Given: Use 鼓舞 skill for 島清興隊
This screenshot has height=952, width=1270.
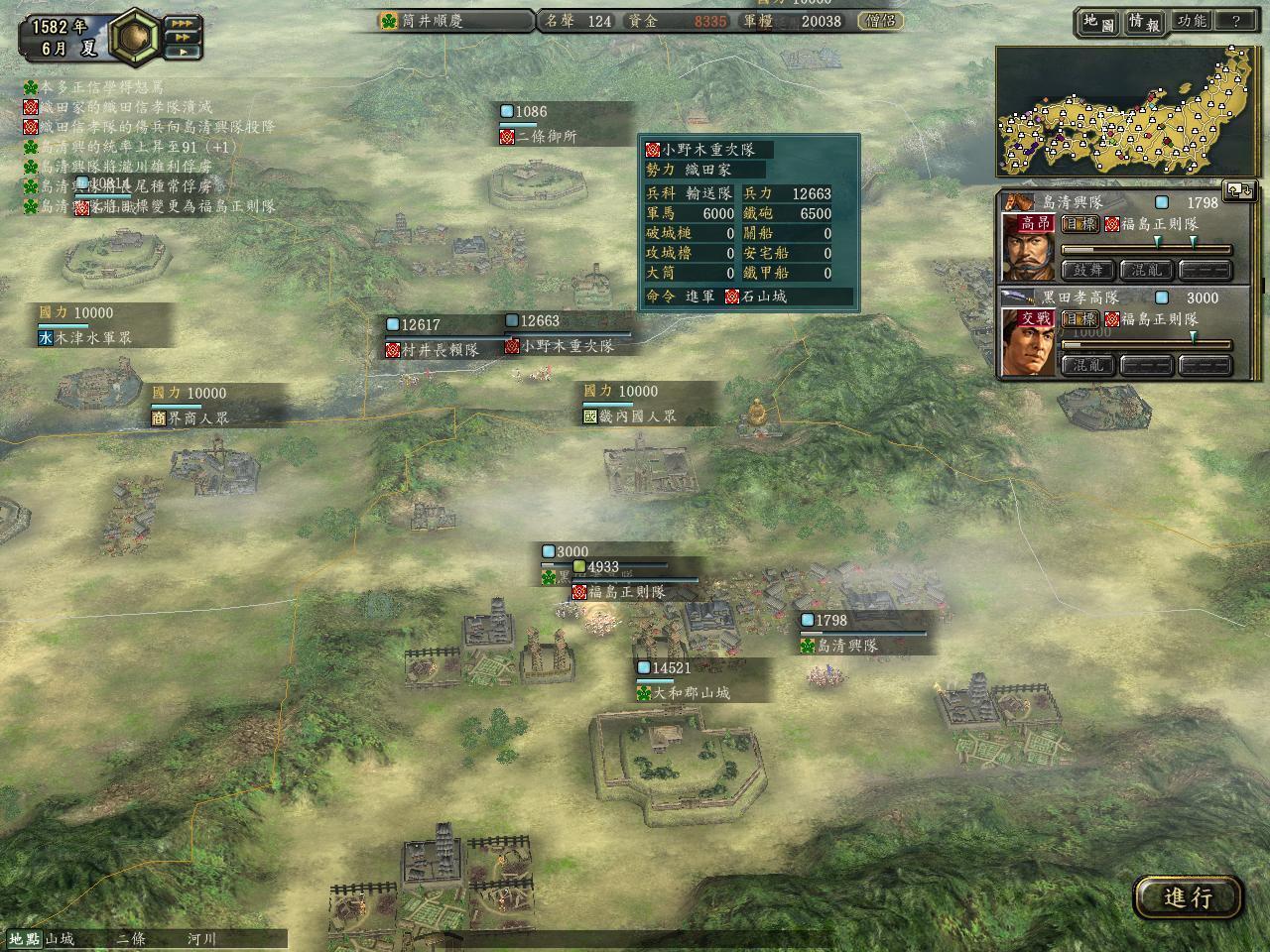Looking at the screenshot, I should 1087,270.
